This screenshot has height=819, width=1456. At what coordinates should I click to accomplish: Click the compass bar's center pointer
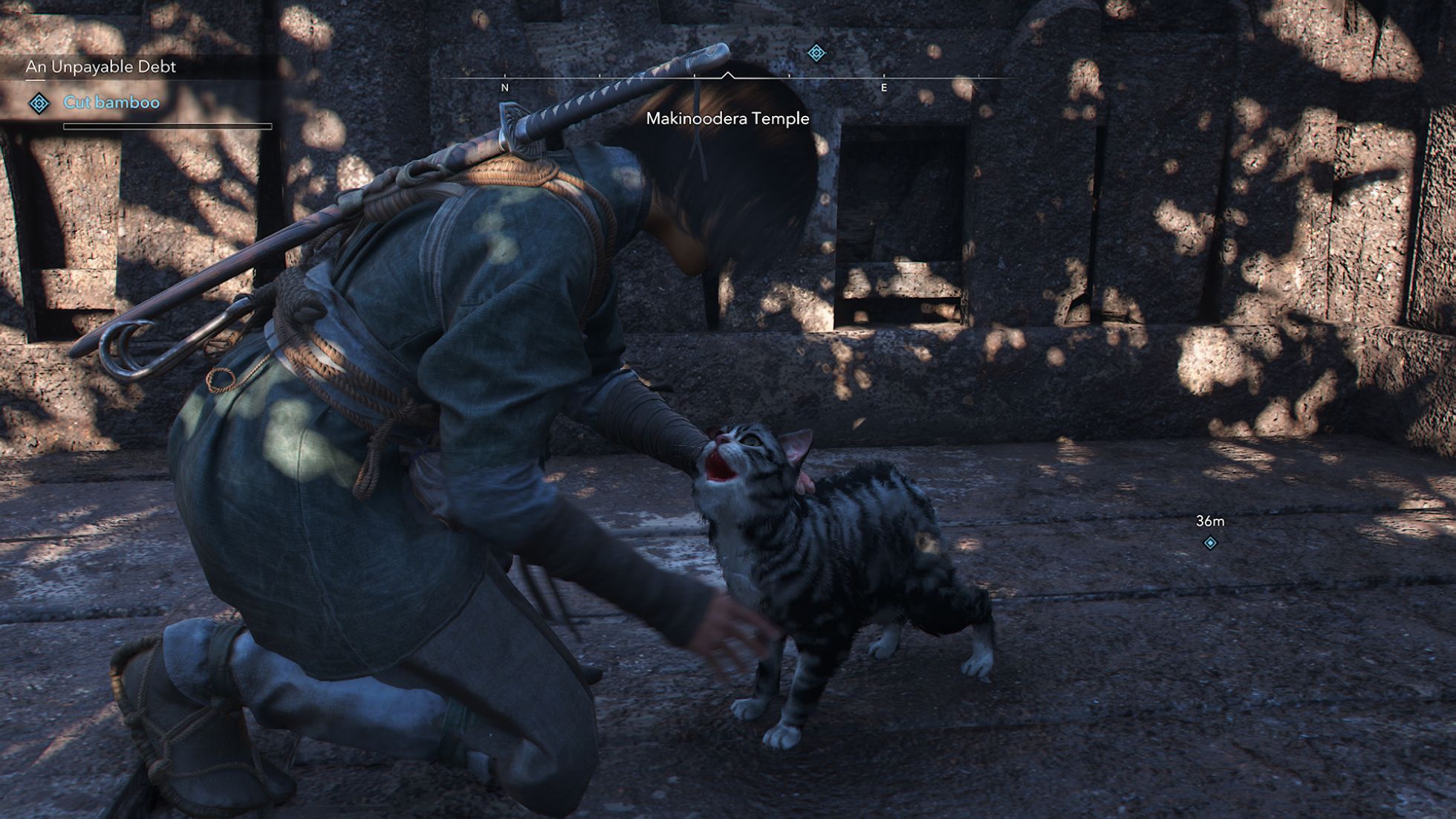(x=728, y=75)
